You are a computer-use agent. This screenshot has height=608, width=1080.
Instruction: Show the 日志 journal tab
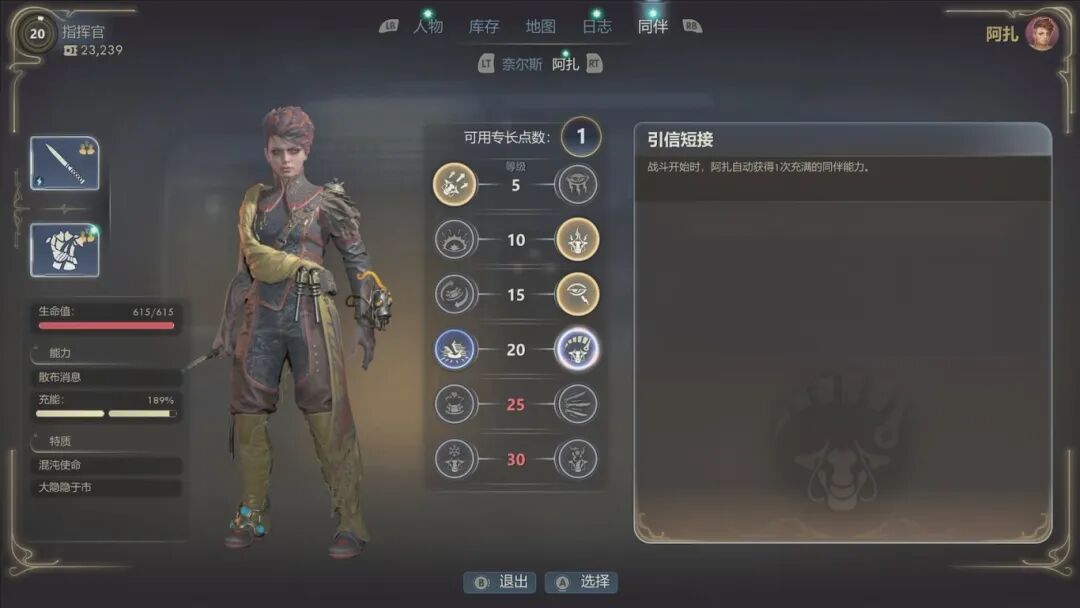(x=597, y=27)
